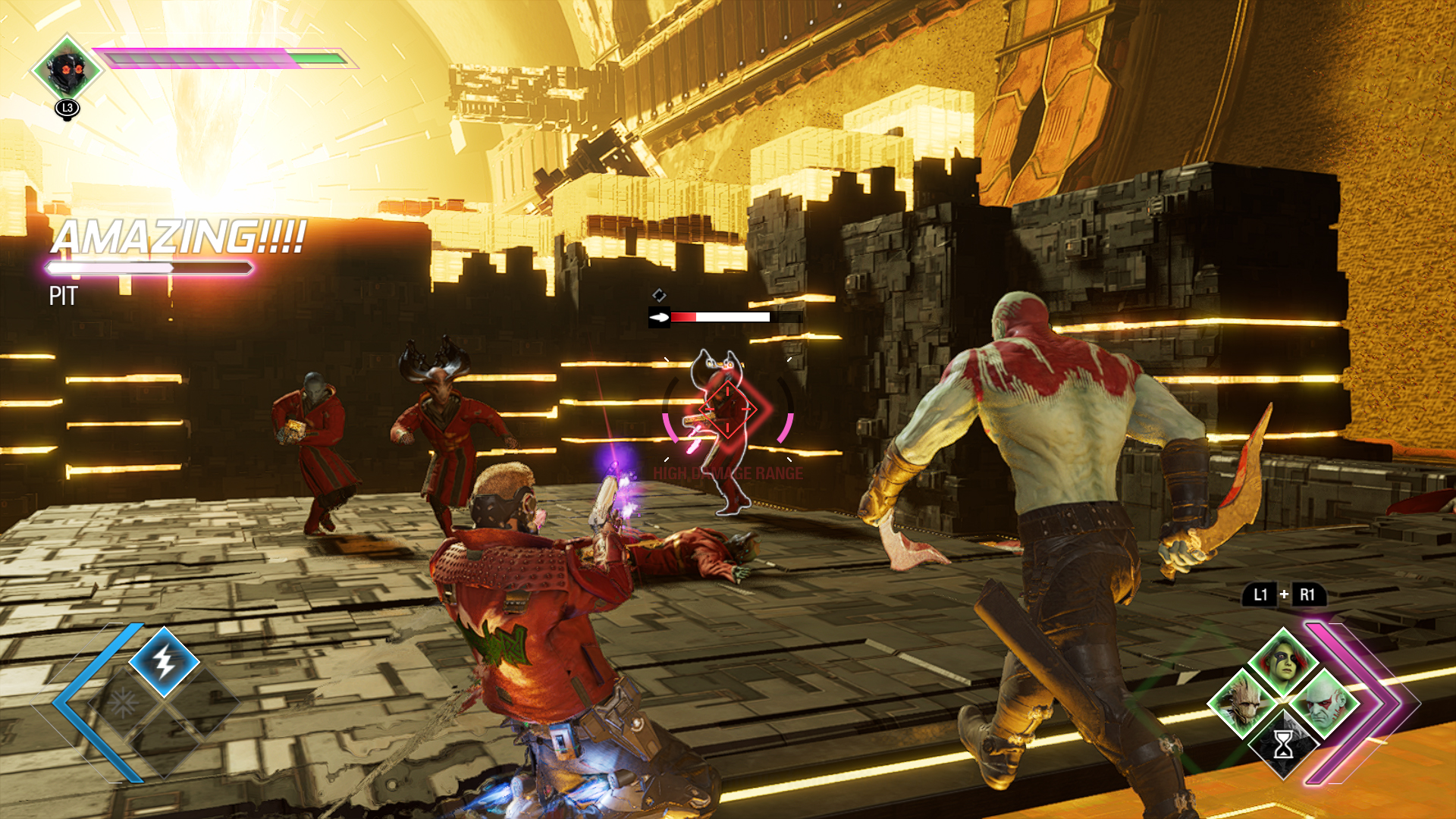
Task: Click Star-Lord's helmet portrait icon
Action: 67,69
